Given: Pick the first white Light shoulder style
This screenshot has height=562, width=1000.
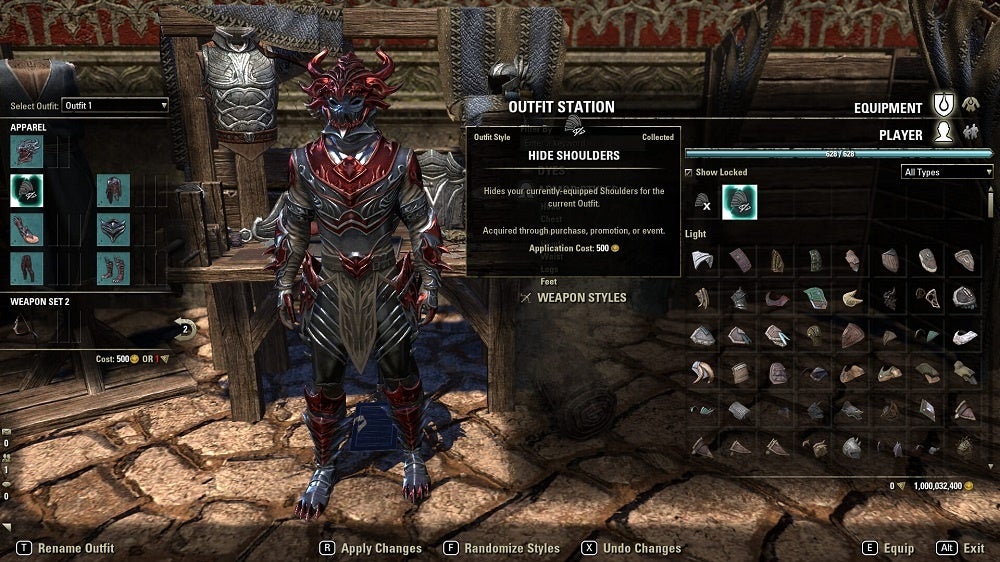Looking at the screenshot, I should (702, 260).
